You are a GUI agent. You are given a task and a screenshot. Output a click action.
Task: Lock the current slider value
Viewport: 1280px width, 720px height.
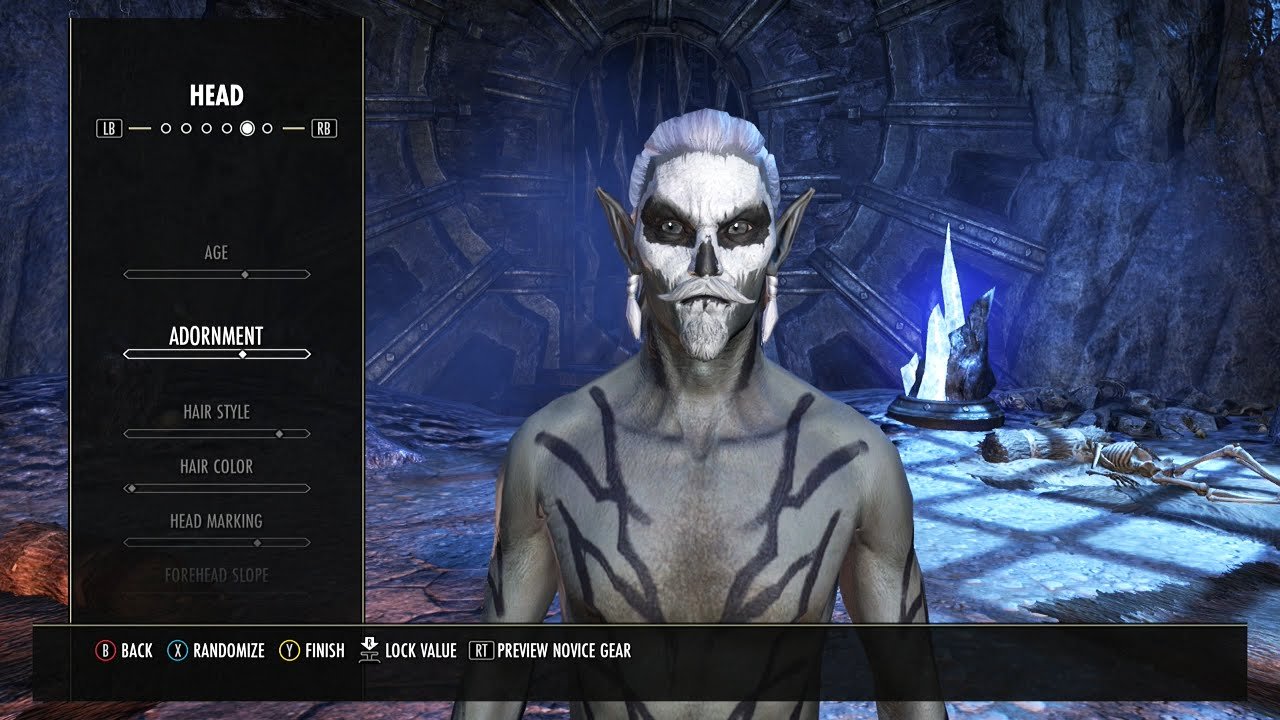point(408,651)
